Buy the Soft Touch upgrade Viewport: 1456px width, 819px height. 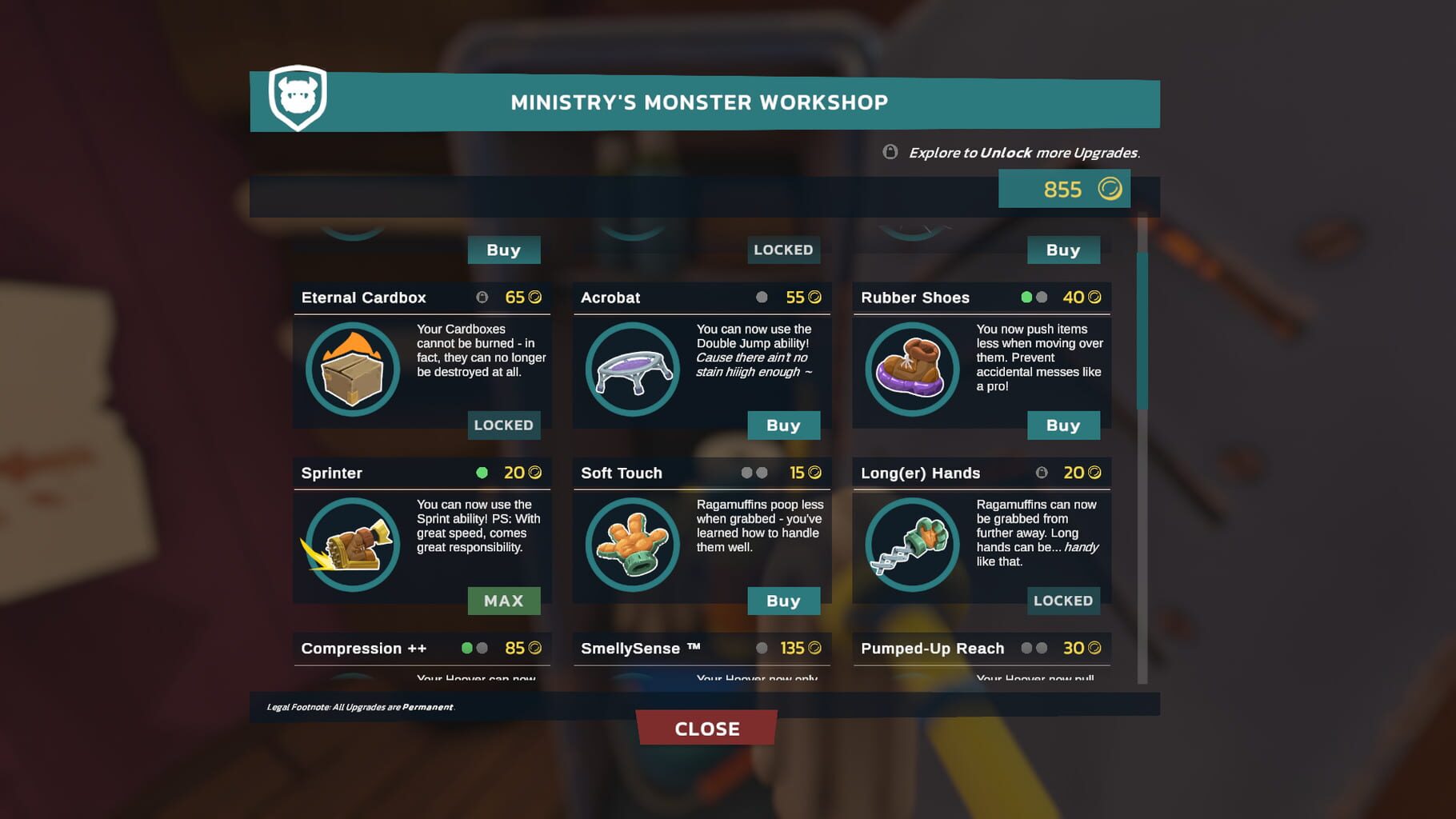click(784, 601)
